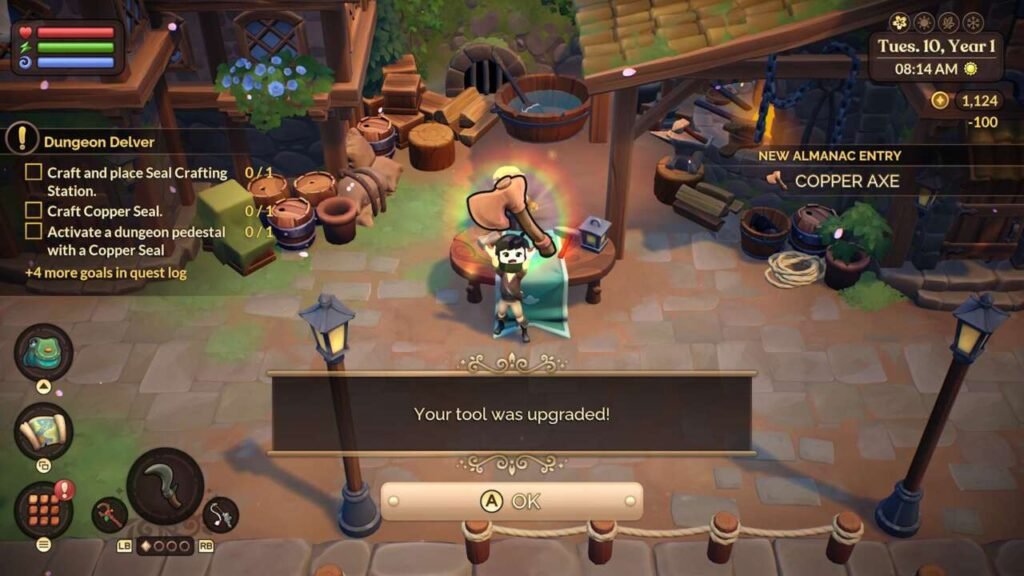Tick the Craft and place Seal Crafting Station checkbox
The height and width of the screenshot is (576, 1024).
pyautogui.click(x=33, y=173)
